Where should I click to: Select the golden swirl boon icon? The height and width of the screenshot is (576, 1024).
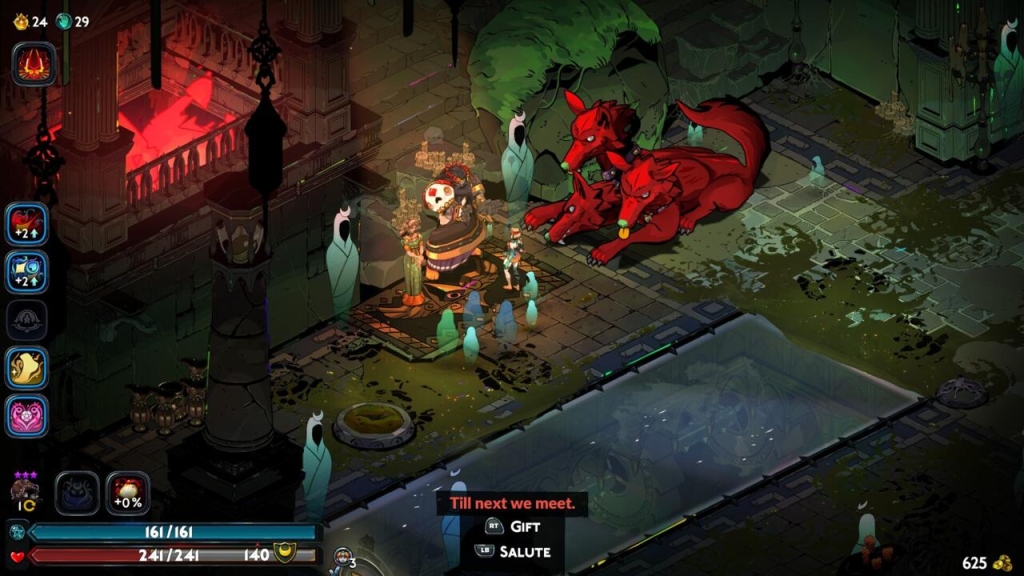pyautogui.click(x=27, y=367)
